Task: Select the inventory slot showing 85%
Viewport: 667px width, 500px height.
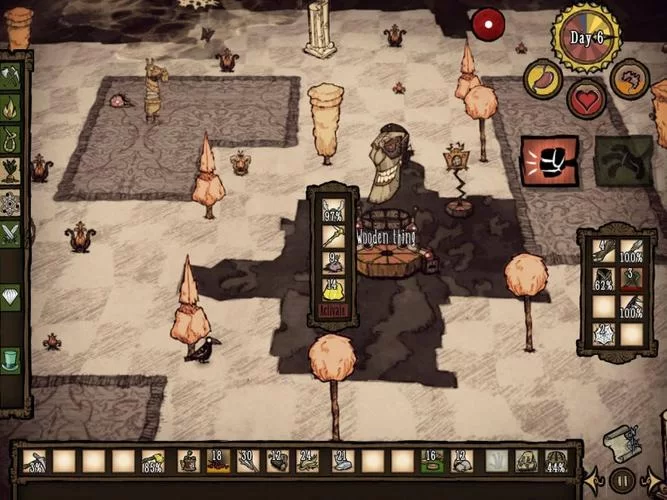Action: (153, 461)
